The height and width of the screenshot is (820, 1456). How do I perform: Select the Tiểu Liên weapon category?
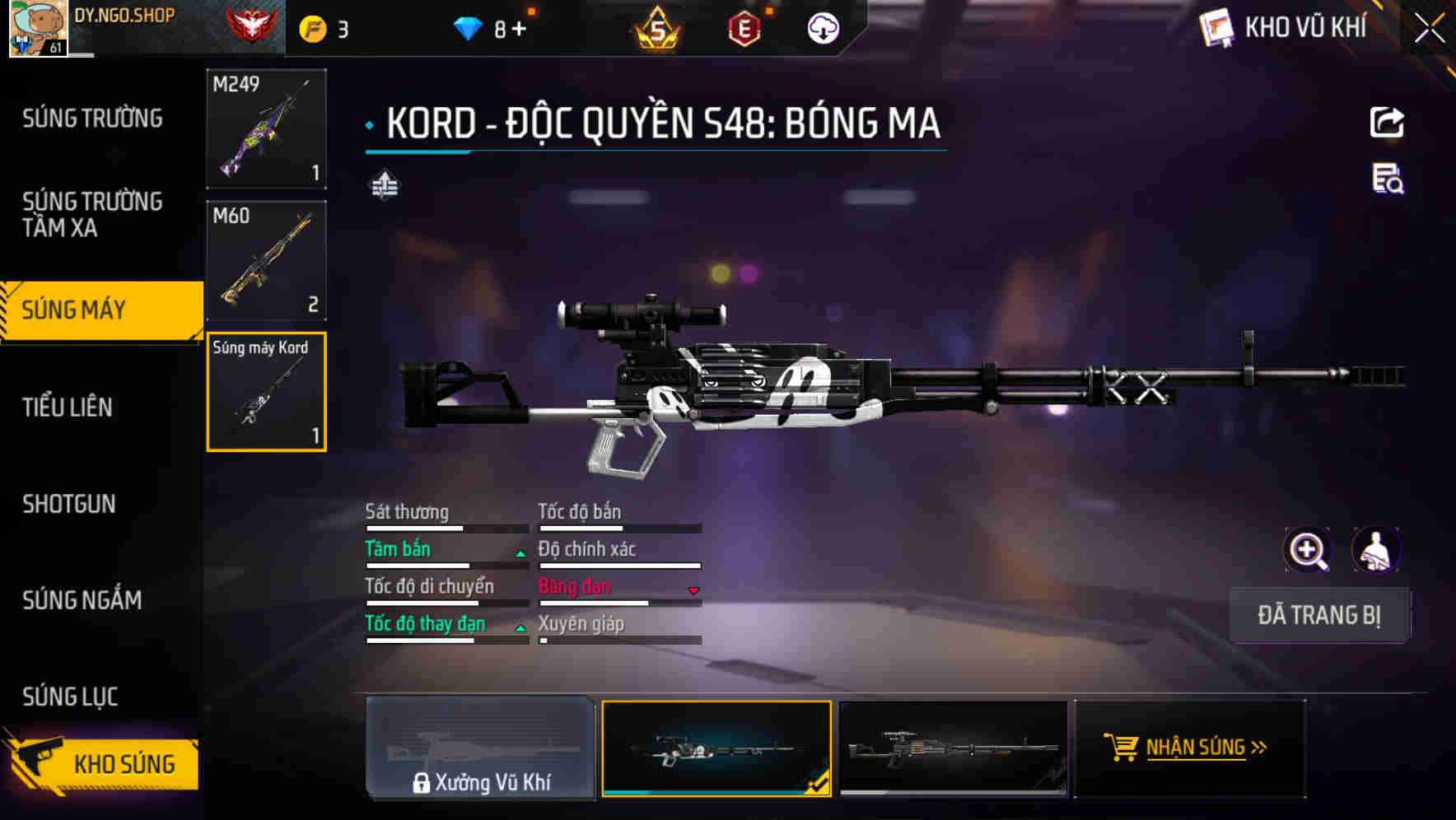tap(68, 407)
